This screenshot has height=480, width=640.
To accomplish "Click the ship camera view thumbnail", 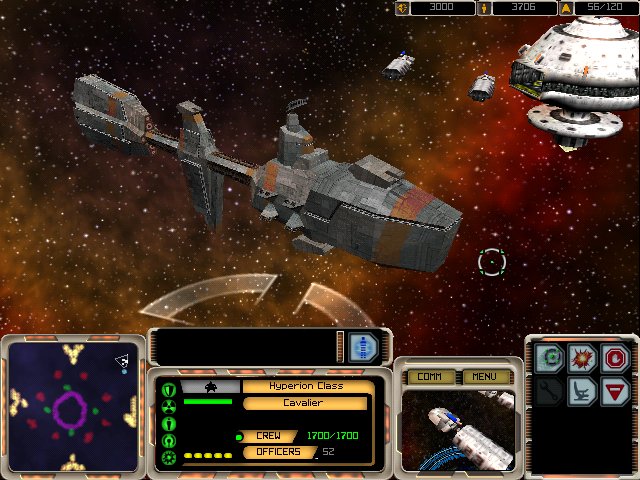I will coord(458,430).
